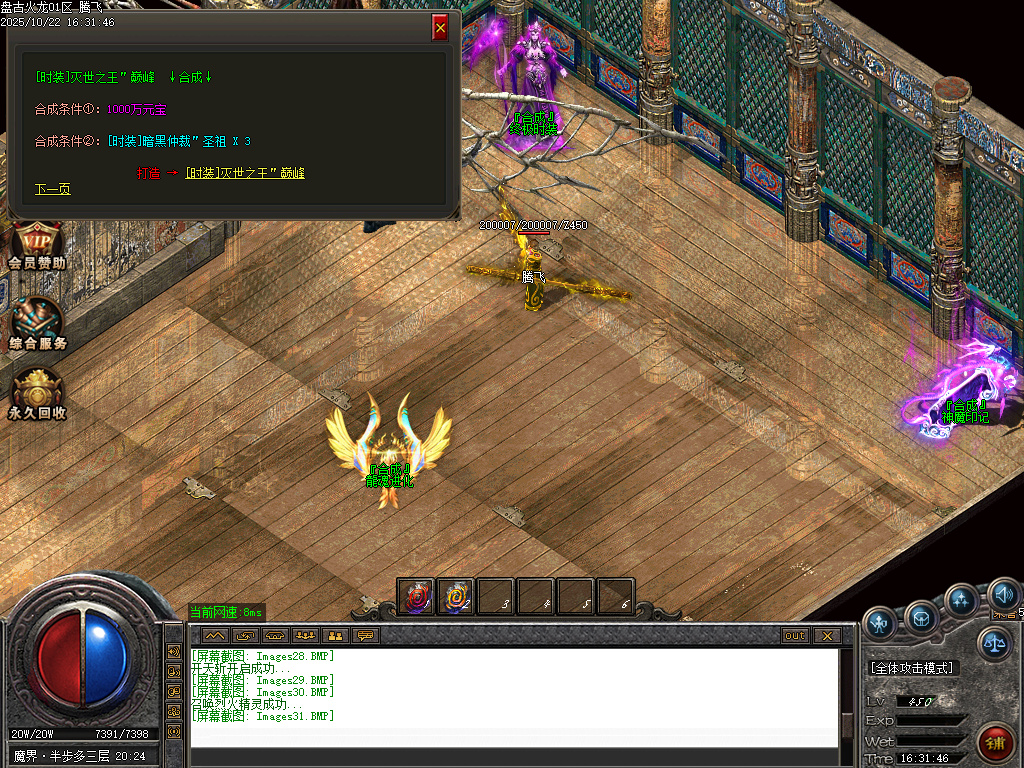Close the costume synthesis dialog
The image size is (1024, 768).
click(440, 28)
